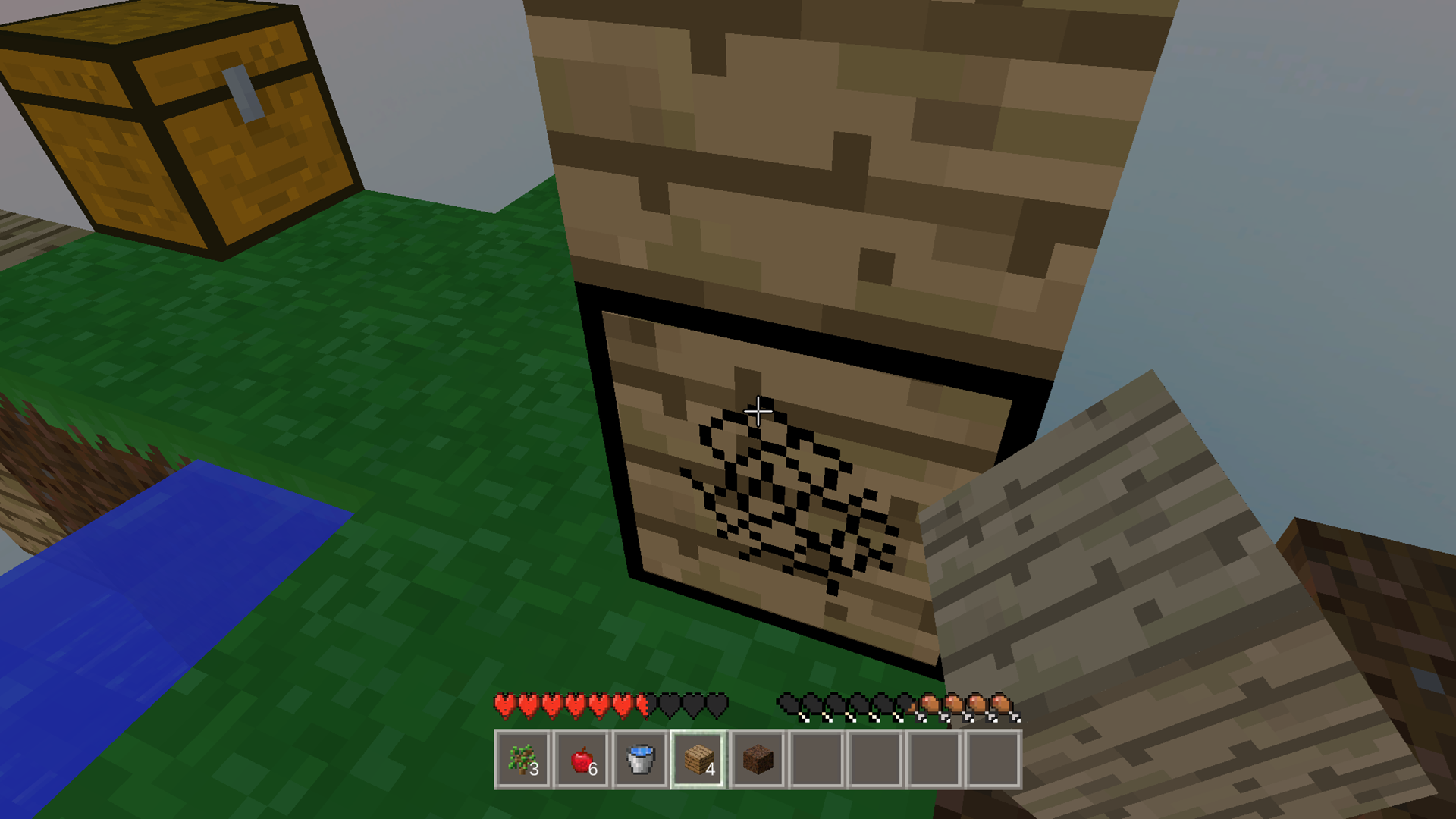
Task: Select the apple stack of six
Action: click(x=581, y=761)
